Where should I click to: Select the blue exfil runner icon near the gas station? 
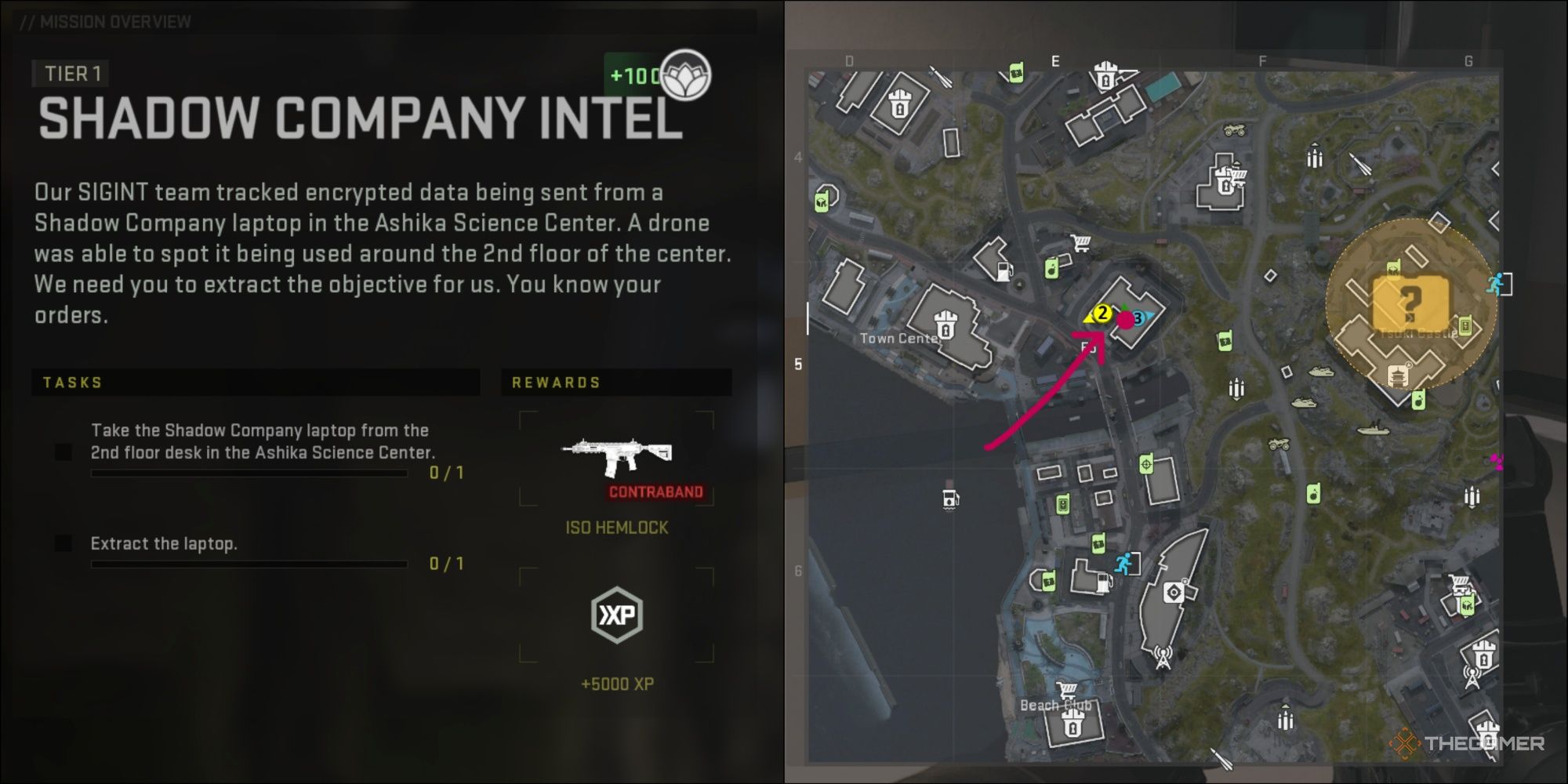point(1123,562)
